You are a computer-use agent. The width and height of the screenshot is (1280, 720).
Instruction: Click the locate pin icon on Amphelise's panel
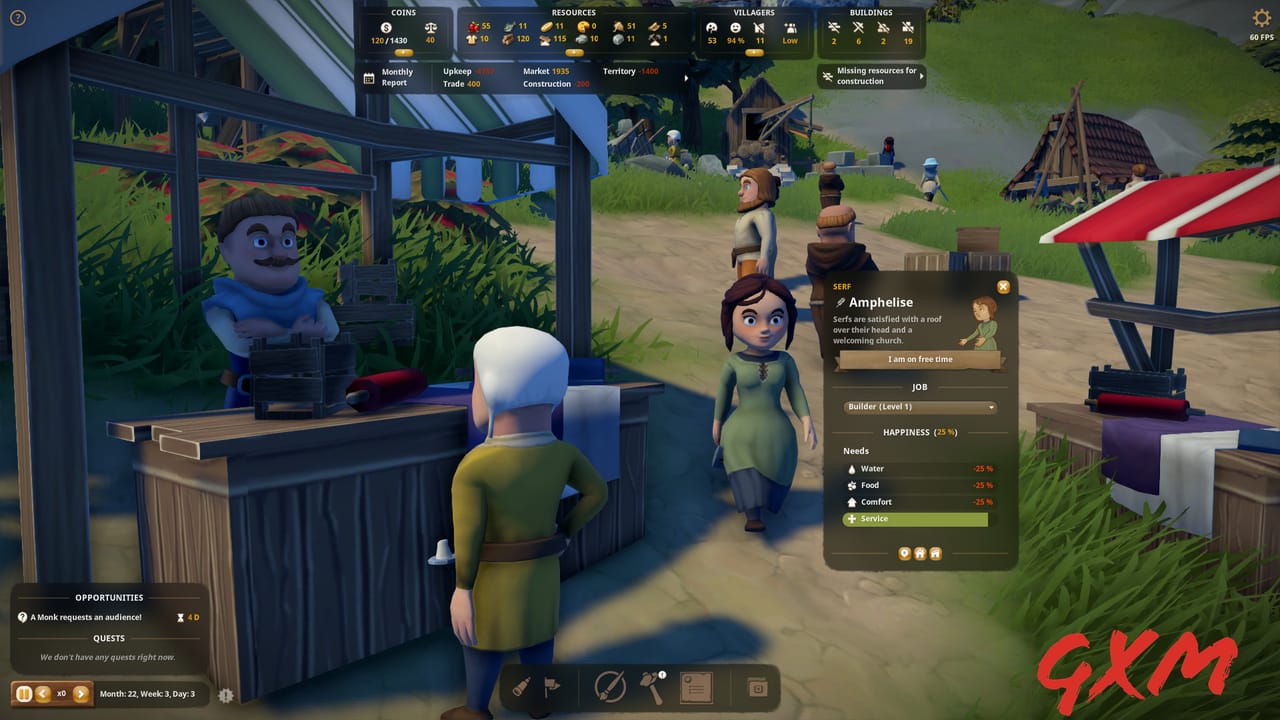tap(904, 553)
